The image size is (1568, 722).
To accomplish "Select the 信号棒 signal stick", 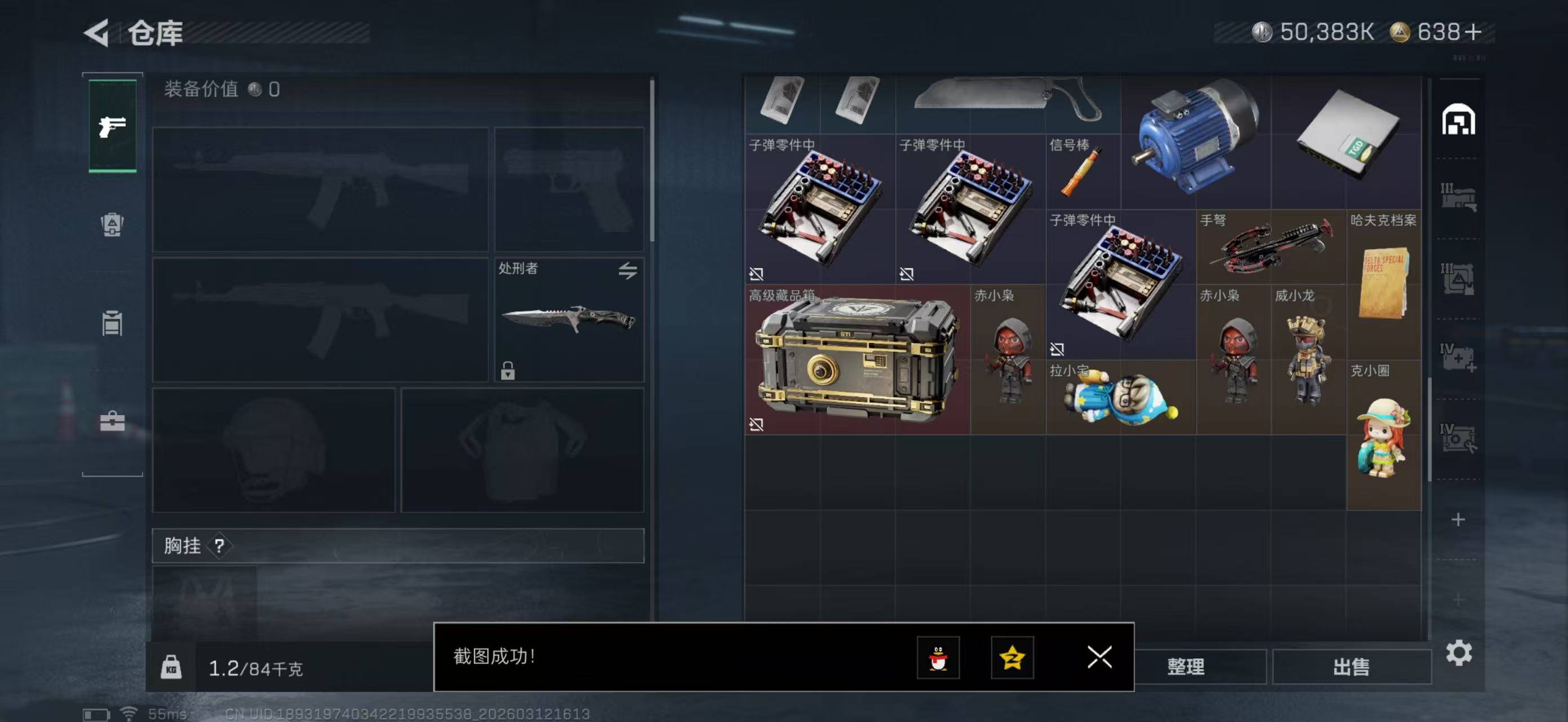I will [1082, 172].
